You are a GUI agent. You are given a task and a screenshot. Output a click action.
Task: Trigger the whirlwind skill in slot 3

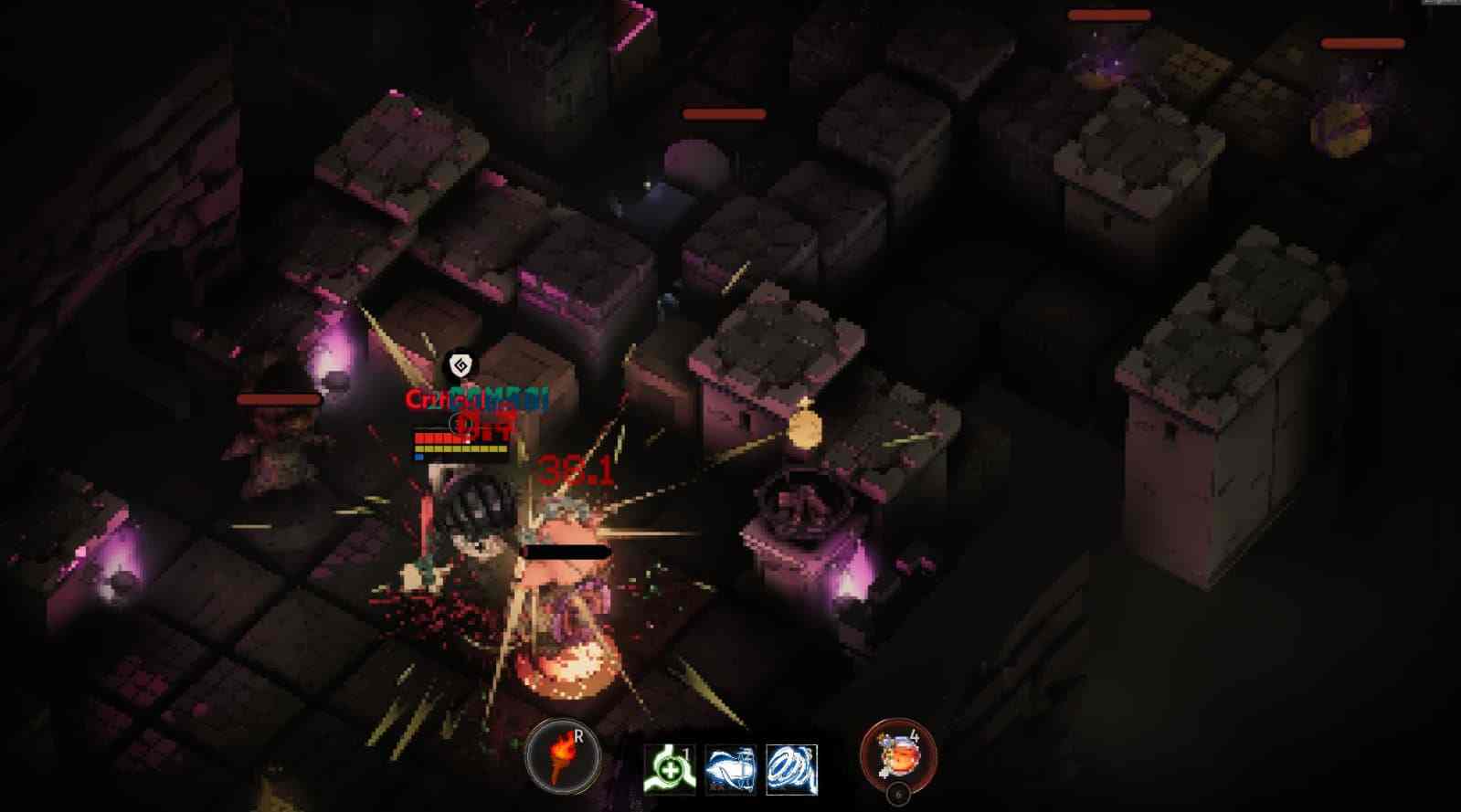(790, 767)
